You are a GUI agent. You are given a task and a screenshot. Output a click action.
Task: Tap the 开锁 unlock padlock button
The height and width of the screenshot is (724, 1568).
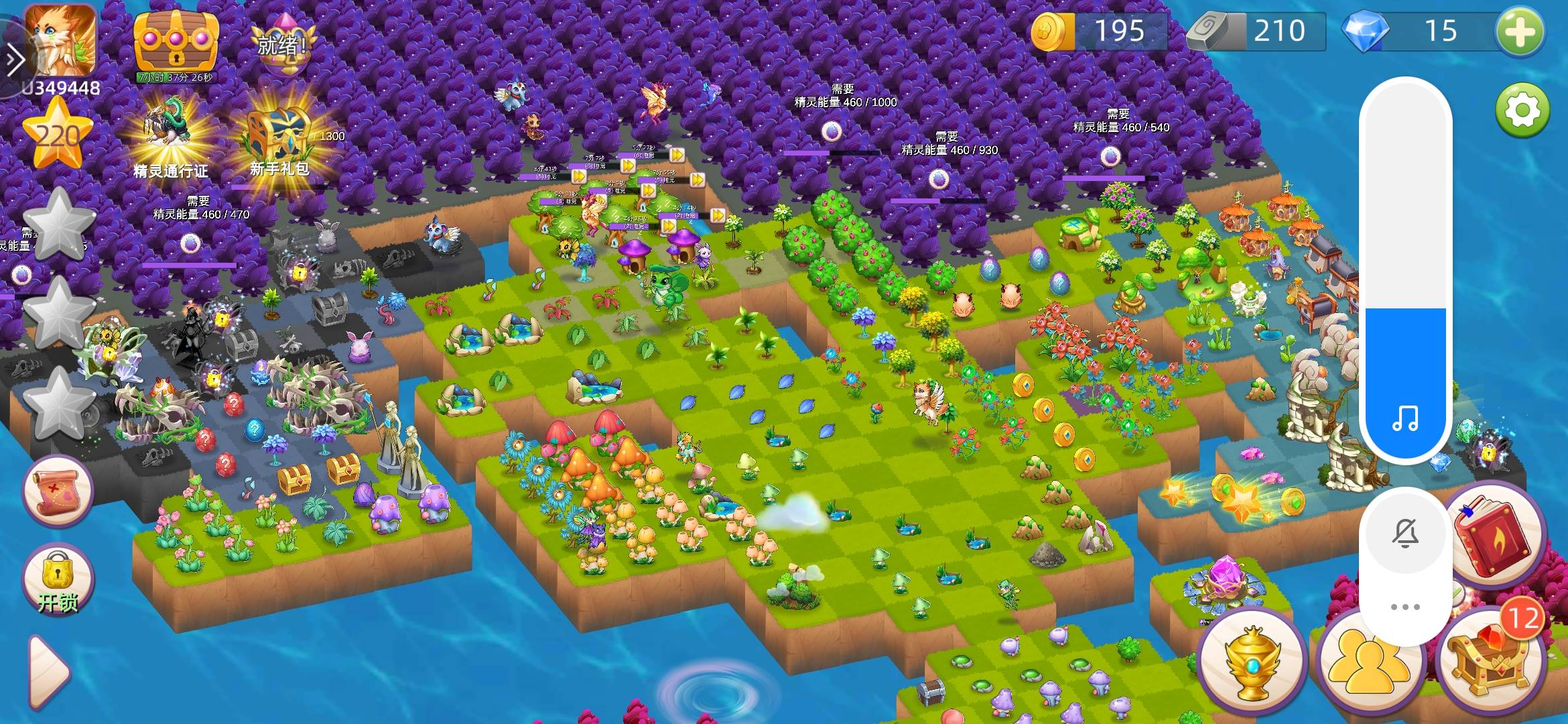58,581
